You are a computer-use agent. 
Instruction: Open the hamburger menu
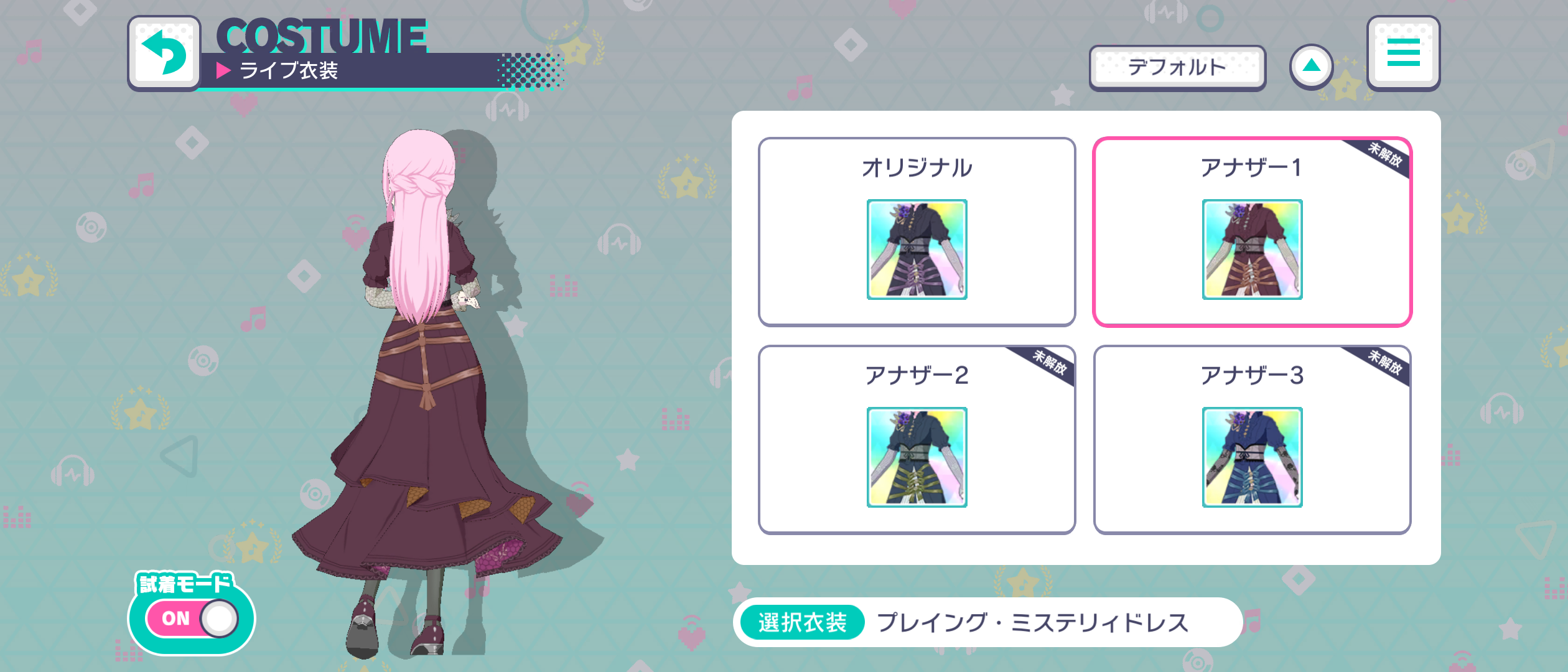click(1403, 54)
